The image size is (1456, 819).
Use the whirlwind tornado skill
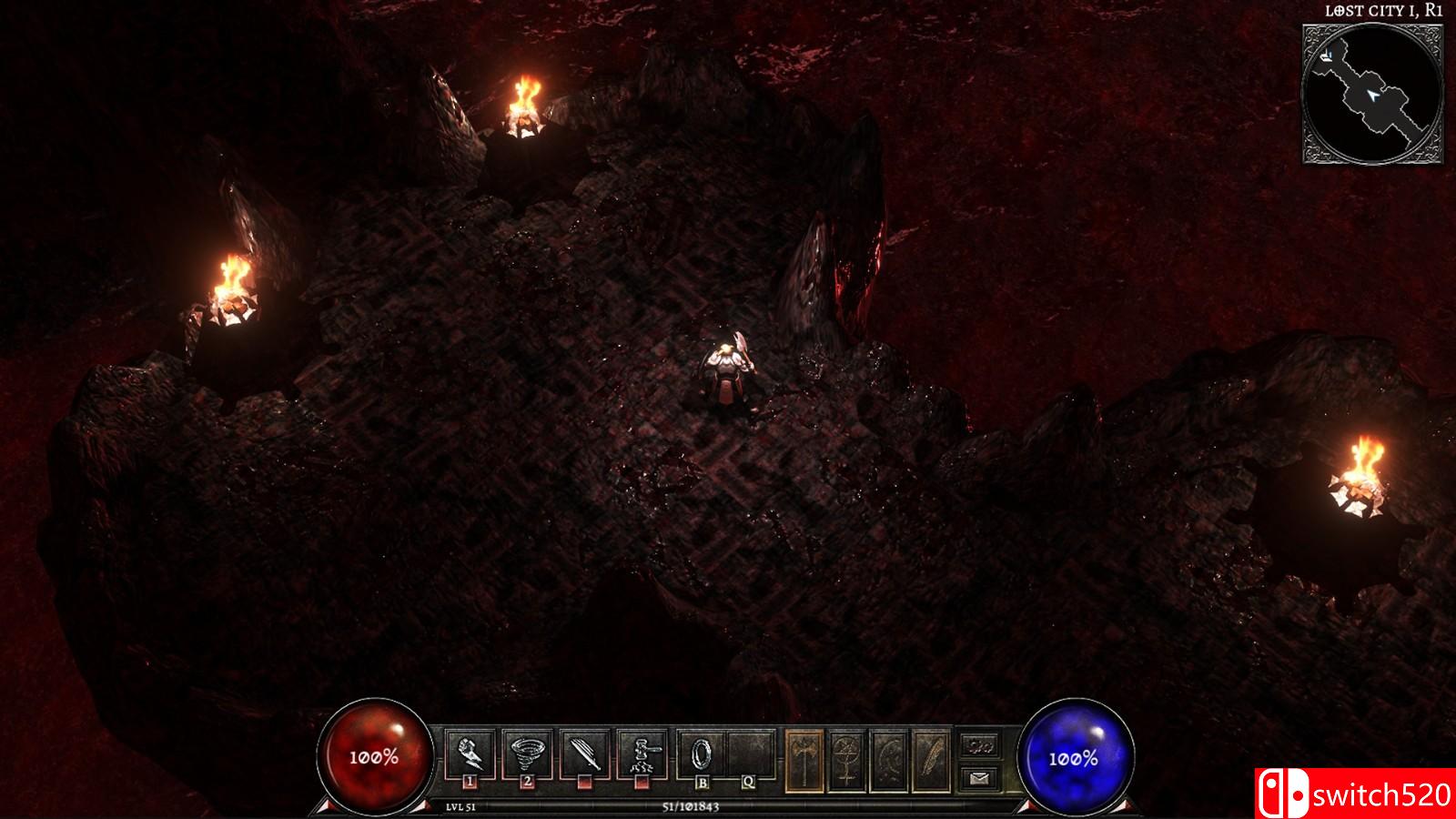tap(527, 753)
